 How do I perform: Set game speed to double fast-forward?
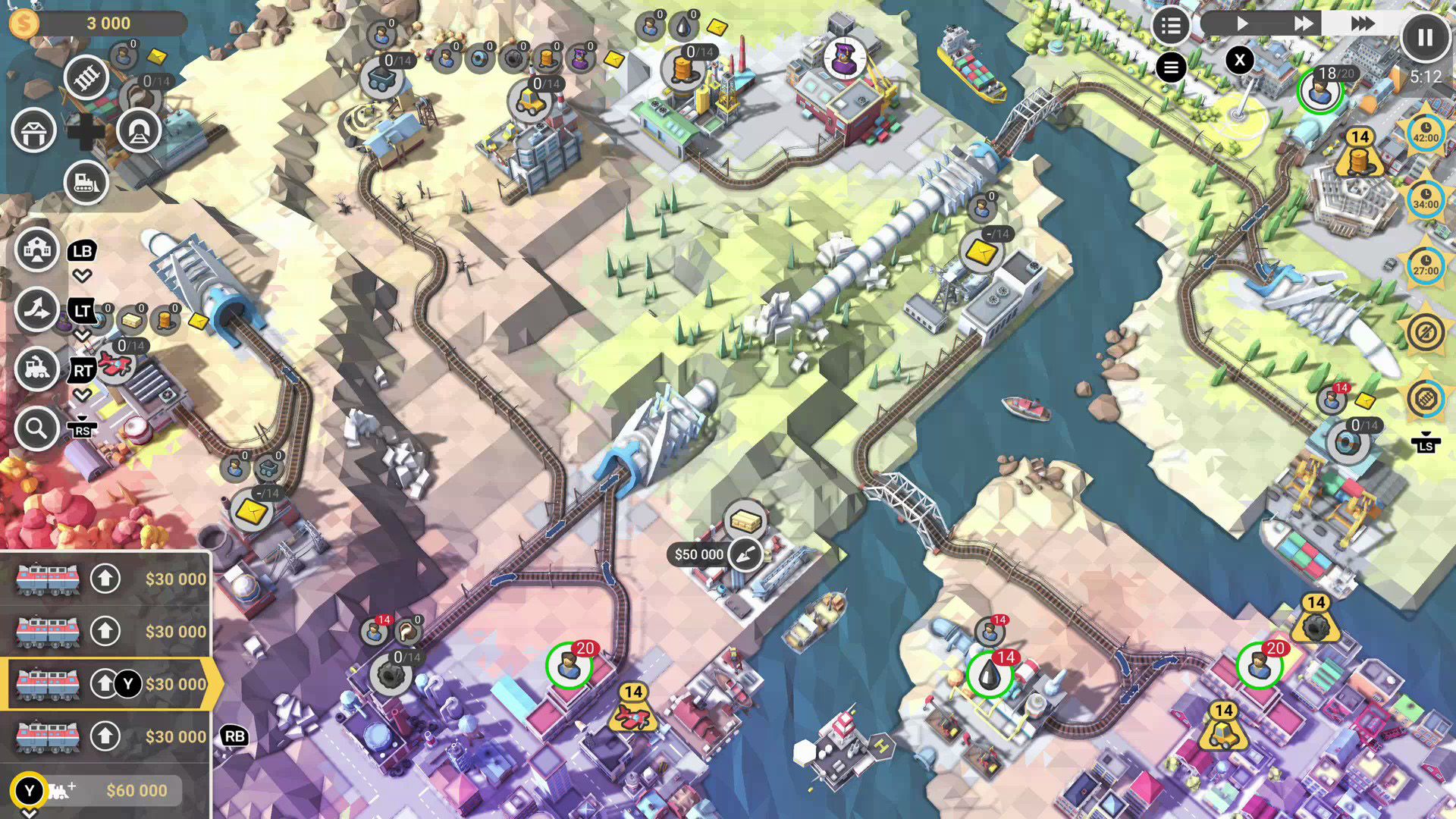pyautogui.click(x=1303, y=24)
